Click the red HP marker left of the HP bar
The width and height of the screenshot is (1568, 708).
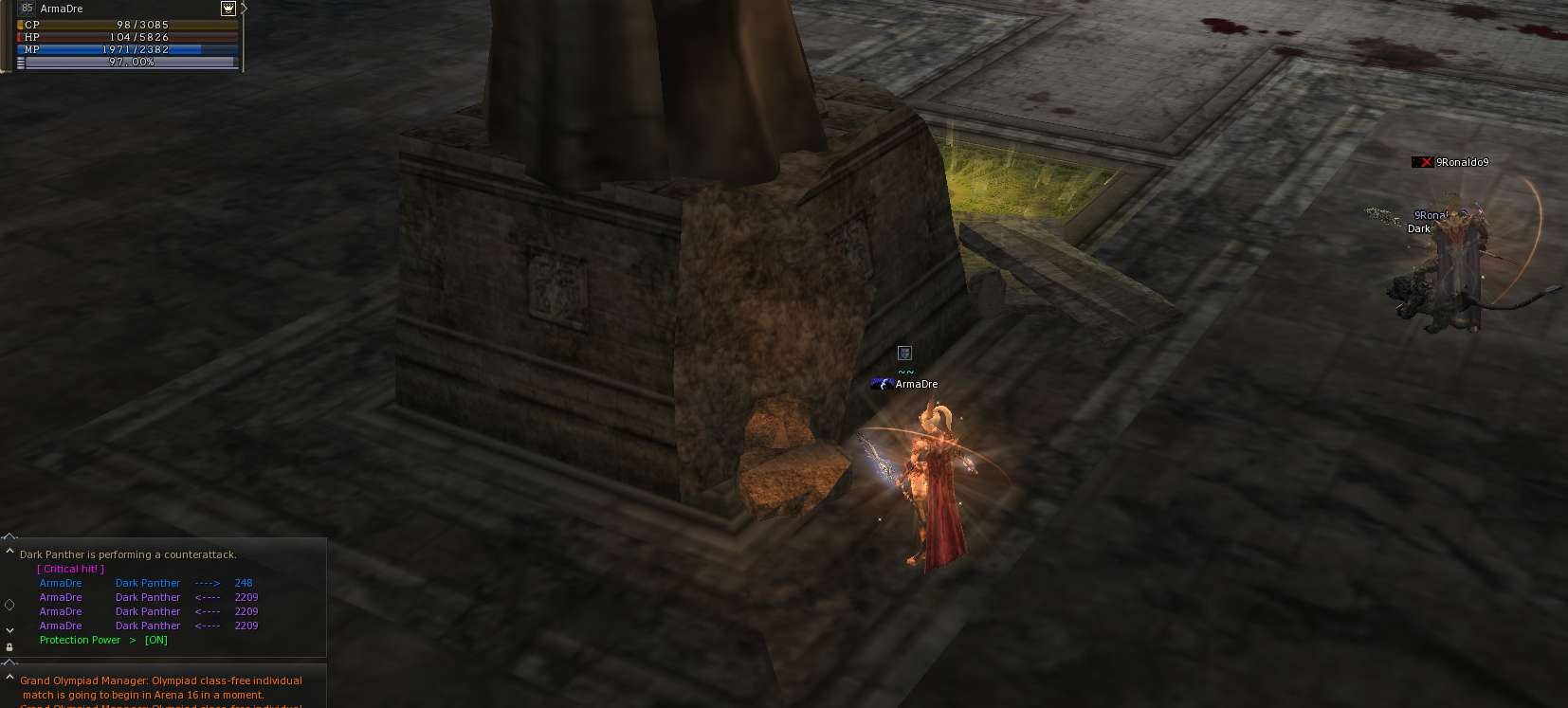19,37
